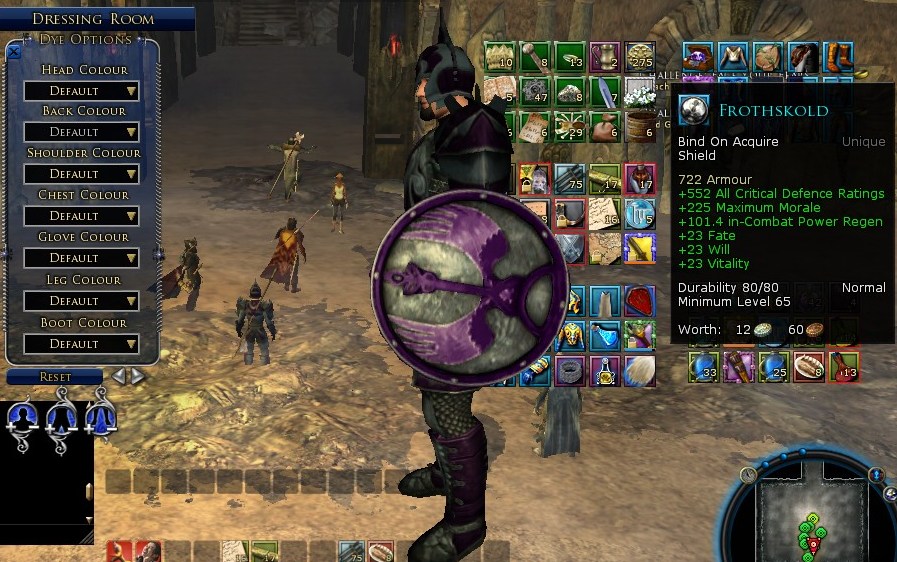Open the Boot Colour dropdown
Viewport: 897px width, 562px height.
[82, 344]
